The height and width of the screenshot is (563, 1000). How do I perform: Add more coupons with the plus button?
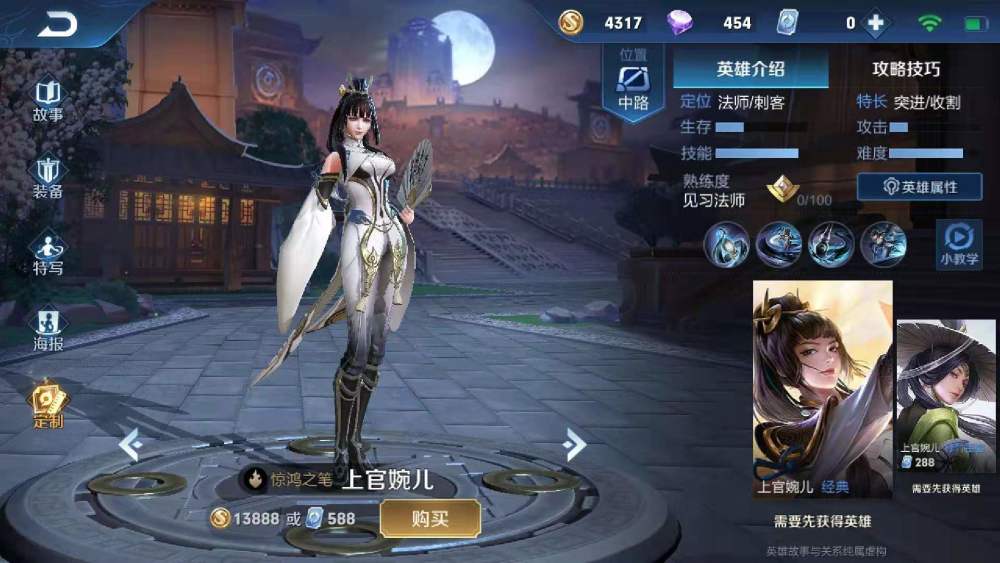point(876,23)
